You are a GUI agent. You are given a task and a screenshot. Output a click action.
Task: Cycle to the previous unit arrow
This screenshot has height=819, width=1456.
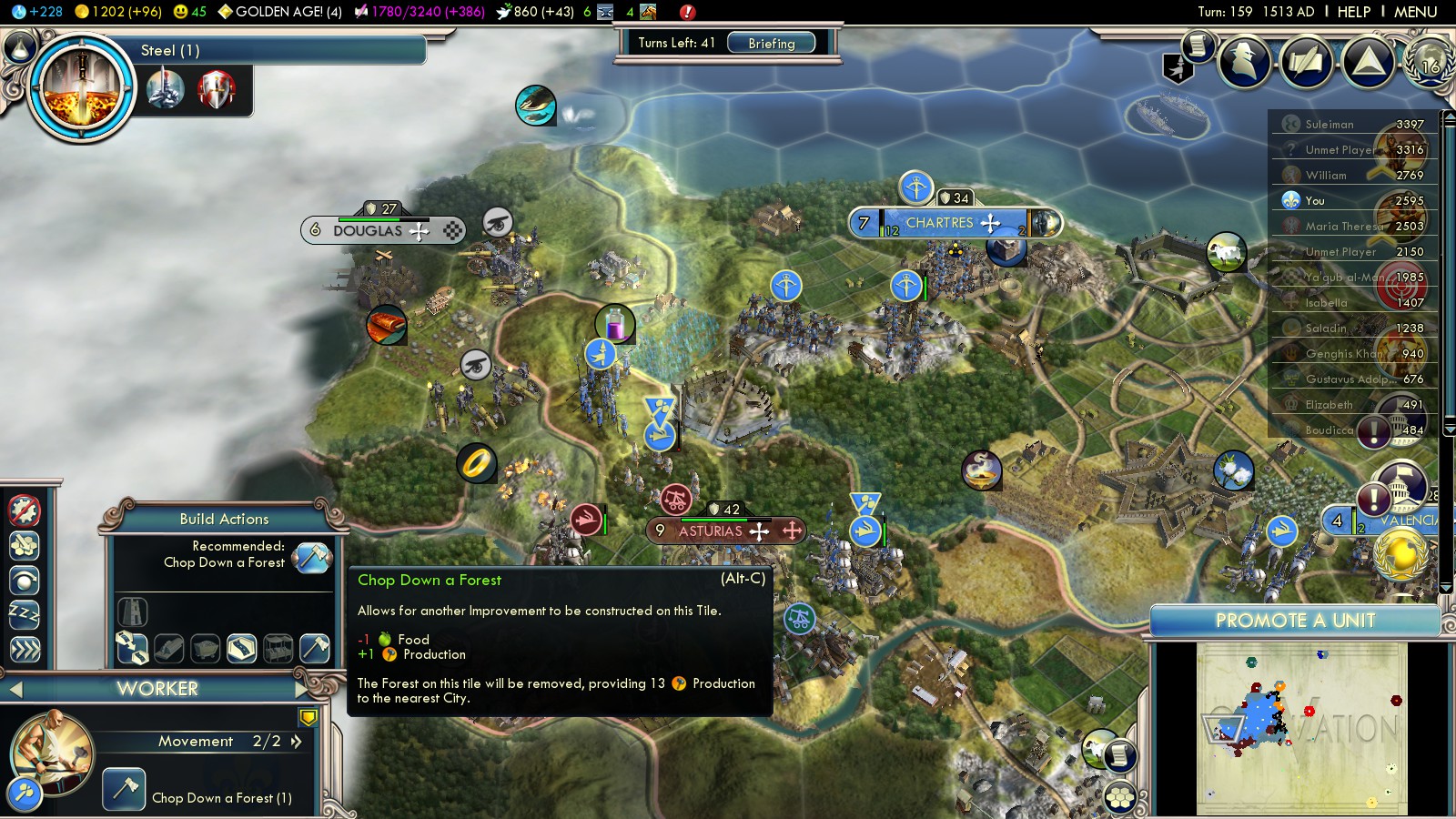click(x=15, y=690)
